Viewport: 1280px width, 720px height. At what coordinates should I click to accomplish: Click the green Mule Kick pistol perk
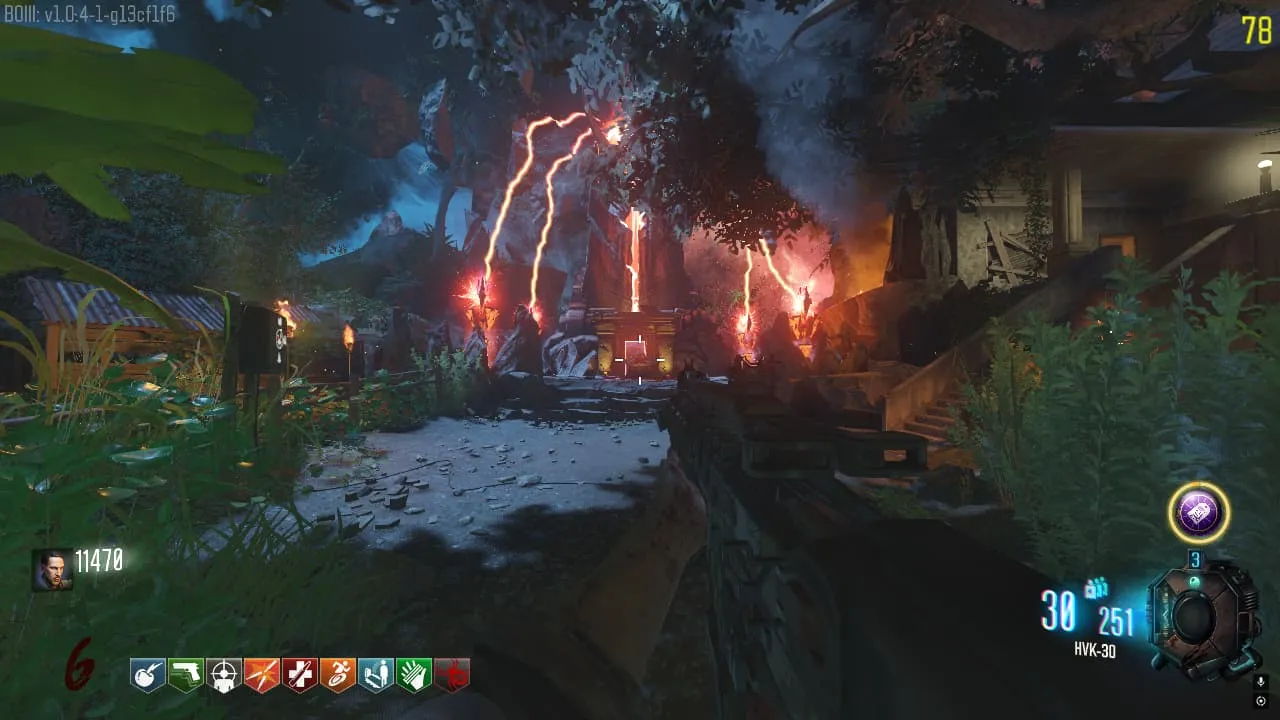(x=186, y=675)
